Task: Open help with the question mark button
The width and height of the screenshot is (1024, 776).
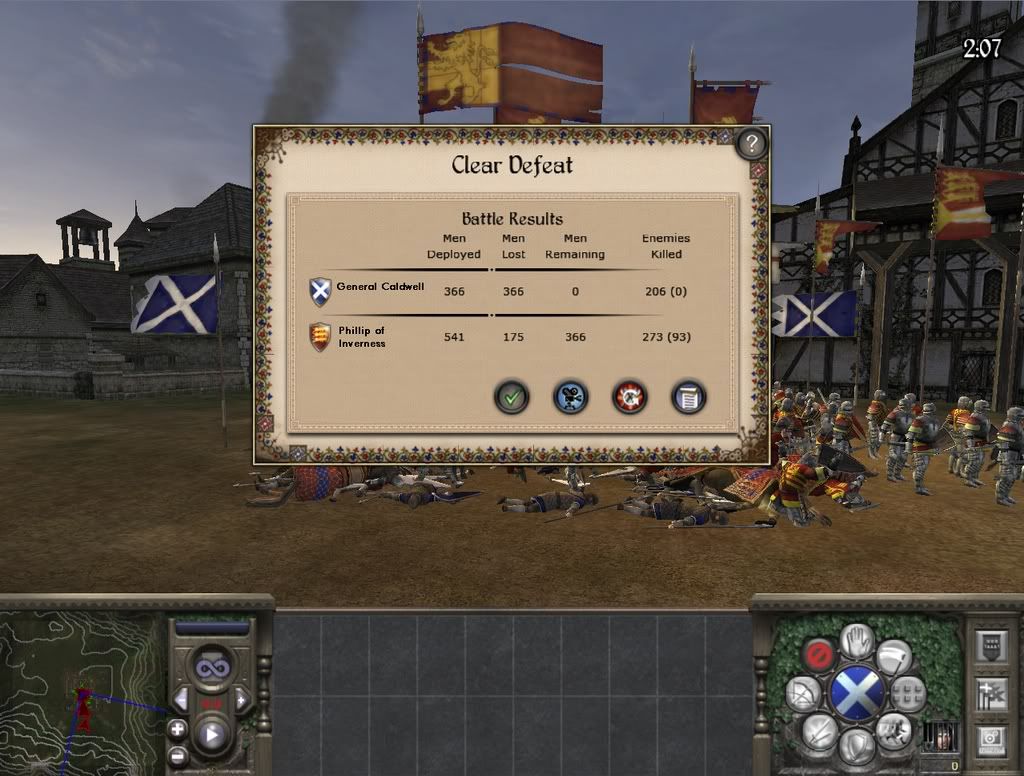Action: (x=751, y=144)
